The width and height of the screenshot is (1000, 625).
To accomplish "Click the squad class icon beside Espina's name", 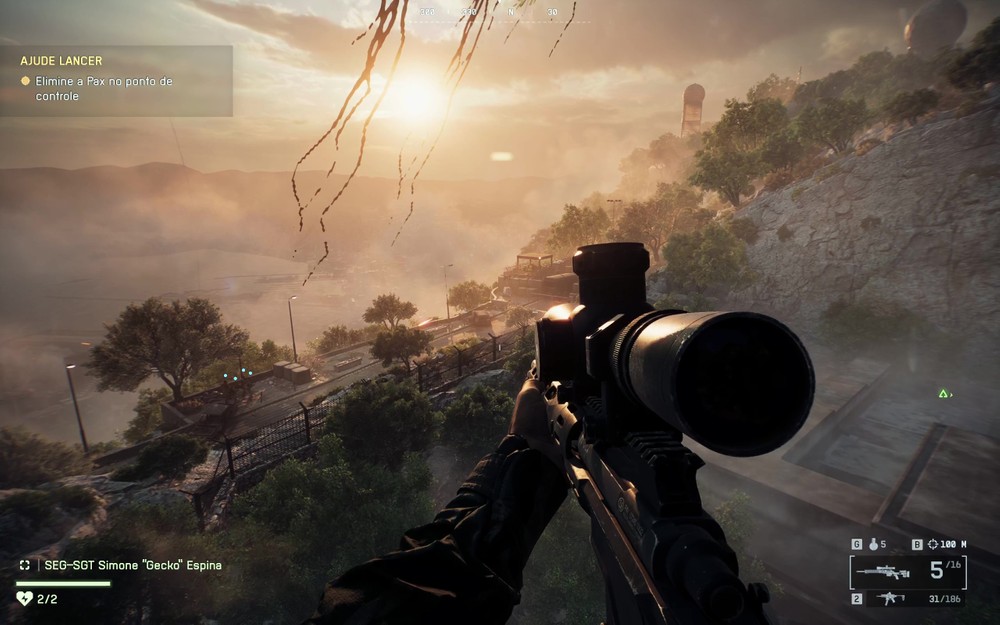I will pyautogui.click(x=25, y=565).
